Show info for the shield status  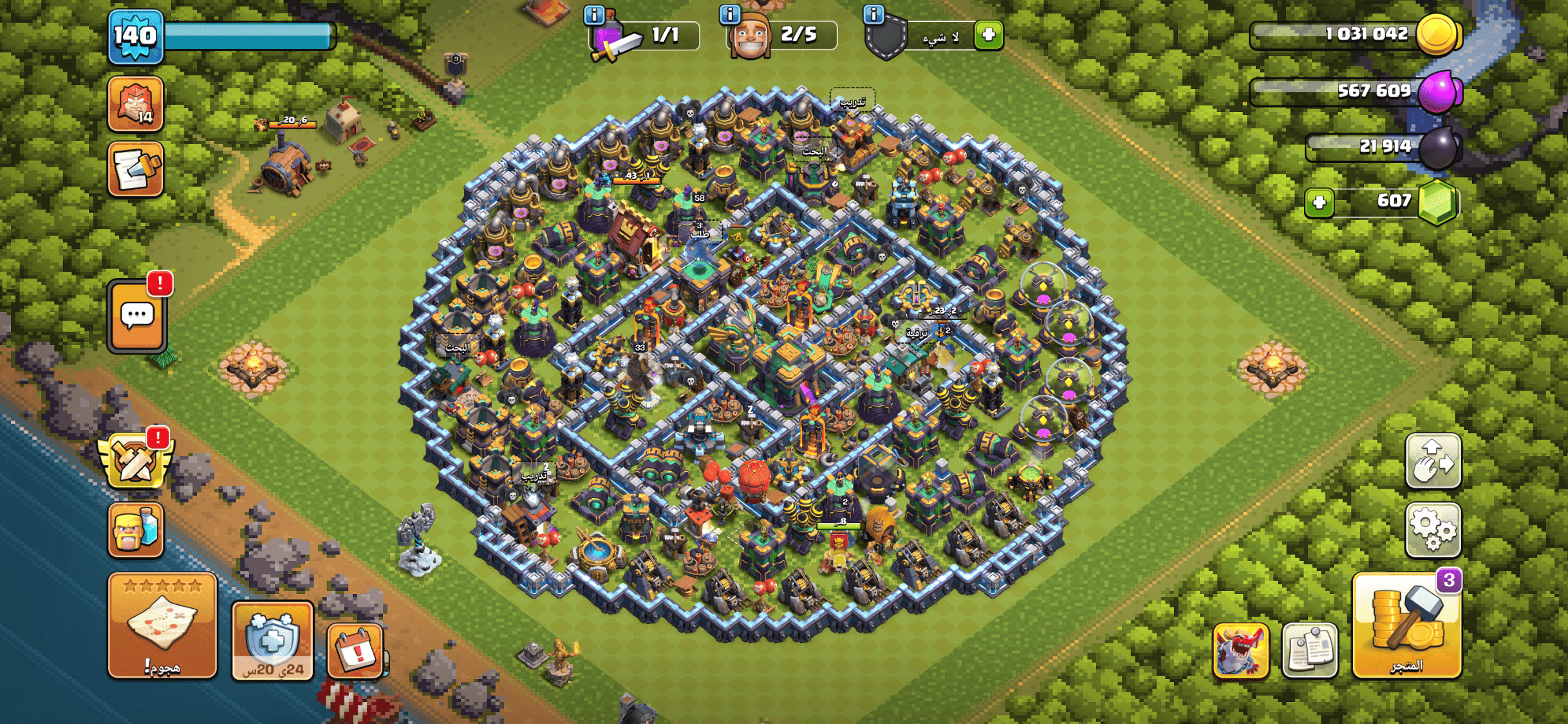(873, 14)
